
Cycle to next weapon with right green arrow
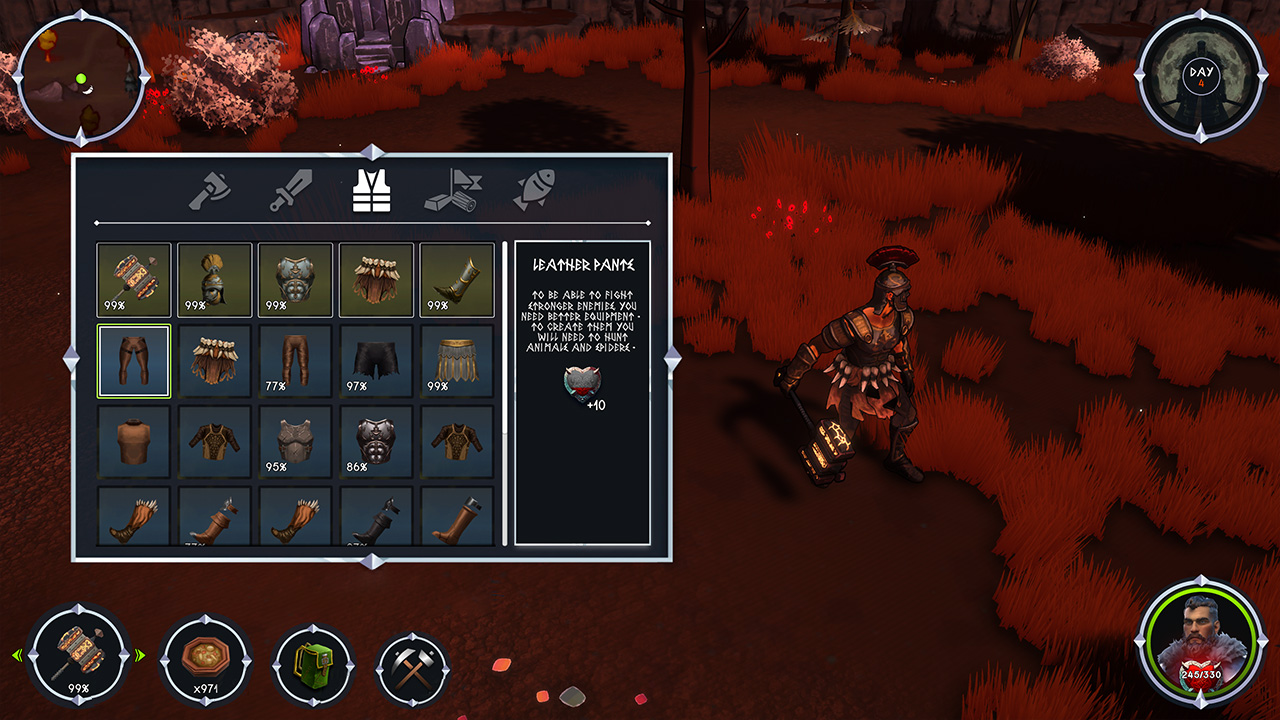(140, 656)
